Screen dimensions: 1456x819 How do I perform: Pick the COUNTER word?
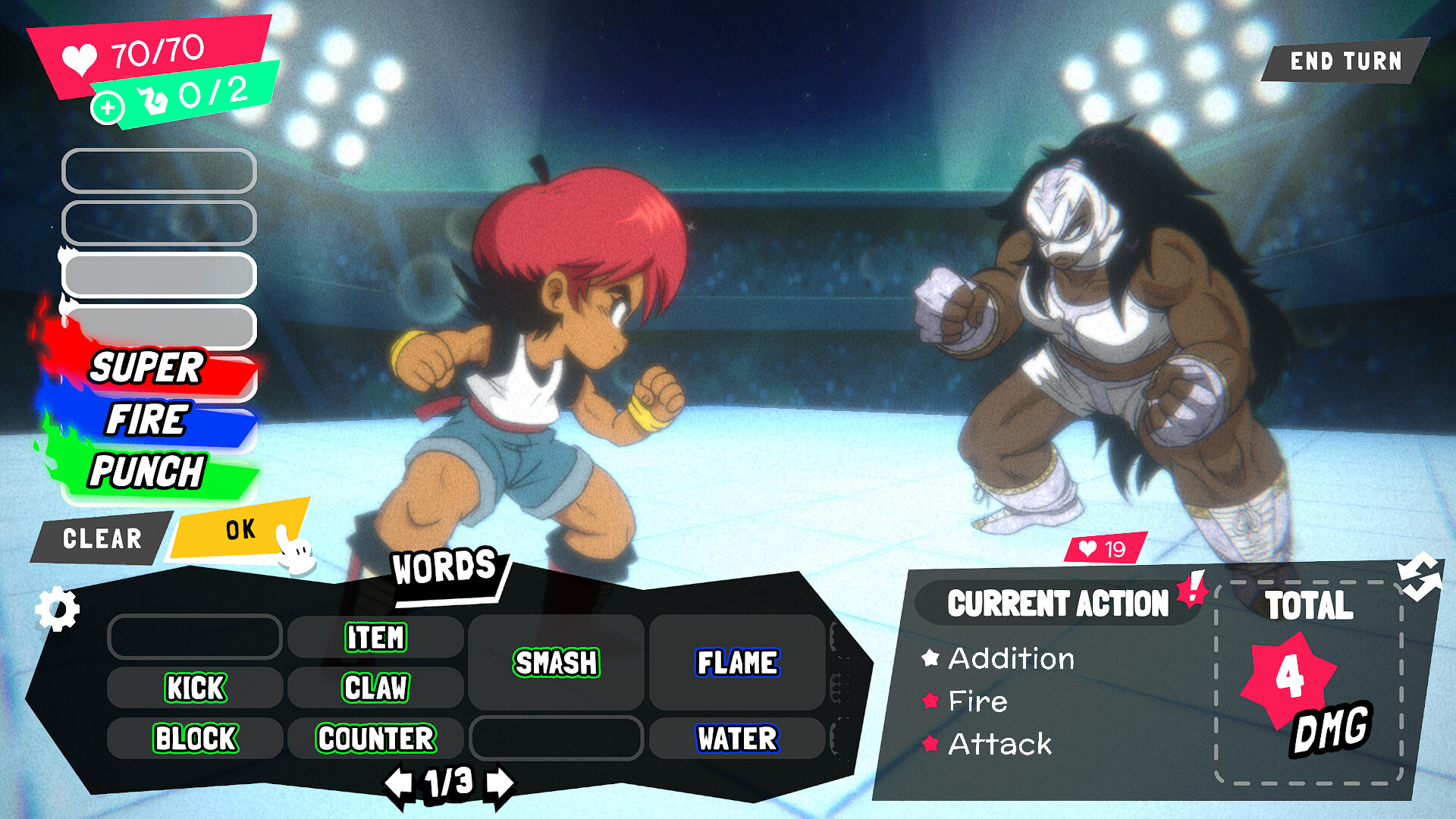375,738
